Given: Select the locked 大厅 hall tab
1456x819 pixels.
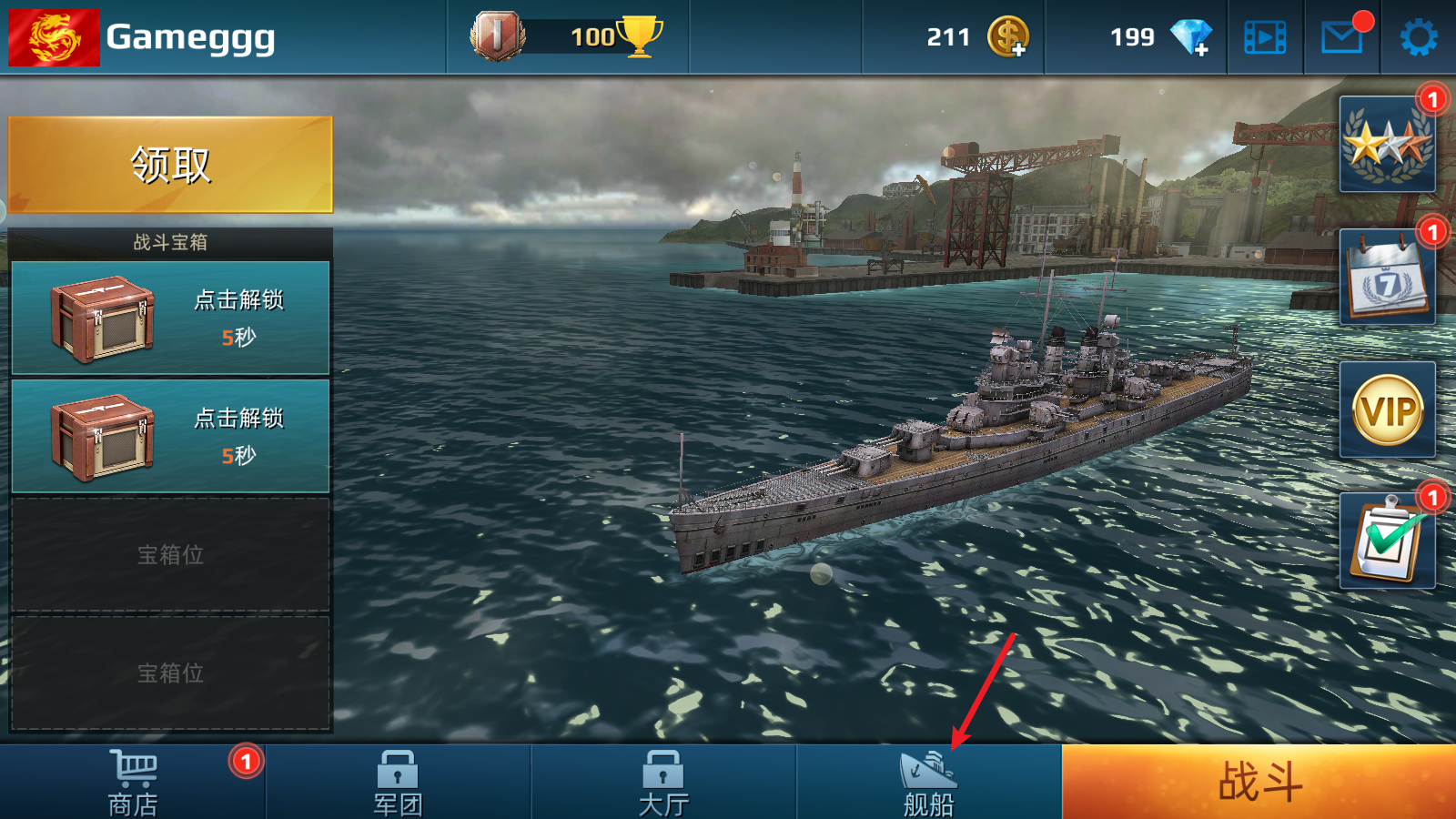Looking at the screenshot, I should tap(663, 782).
